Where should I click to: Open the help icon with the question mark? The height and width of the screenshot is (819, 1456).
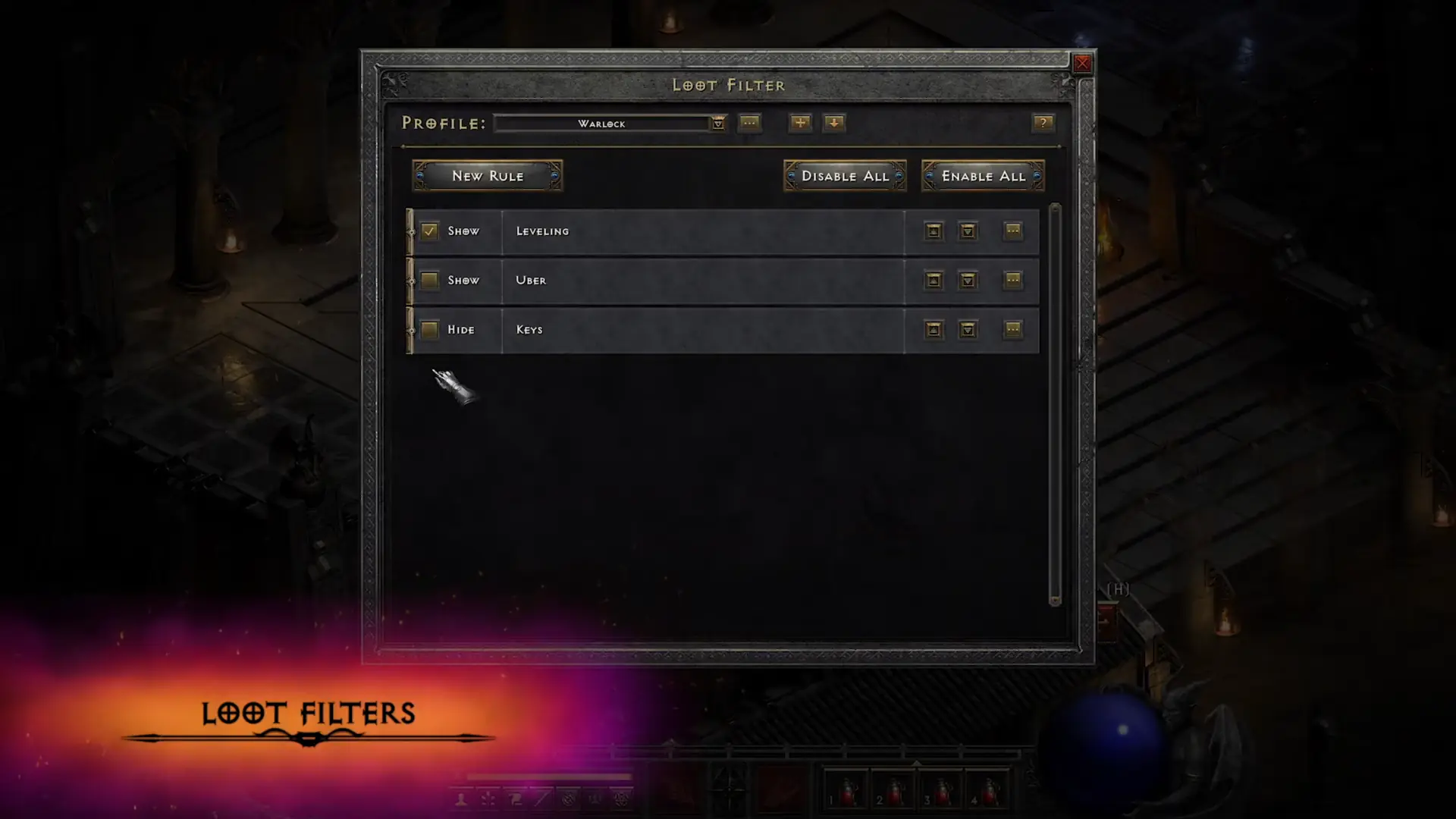(x=1043, y=123)
